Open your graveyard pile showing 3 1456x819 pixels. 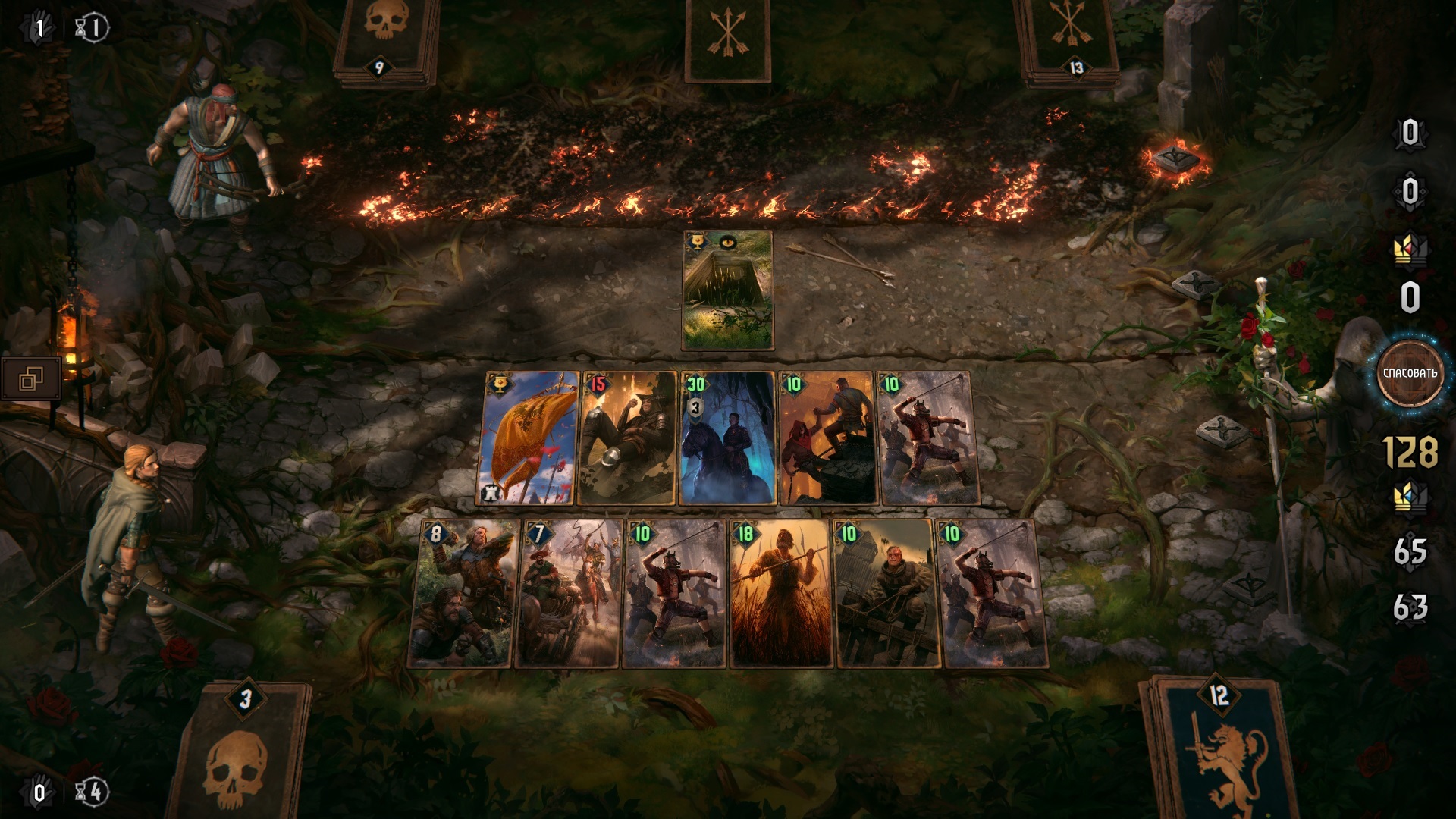coord(241,751)
